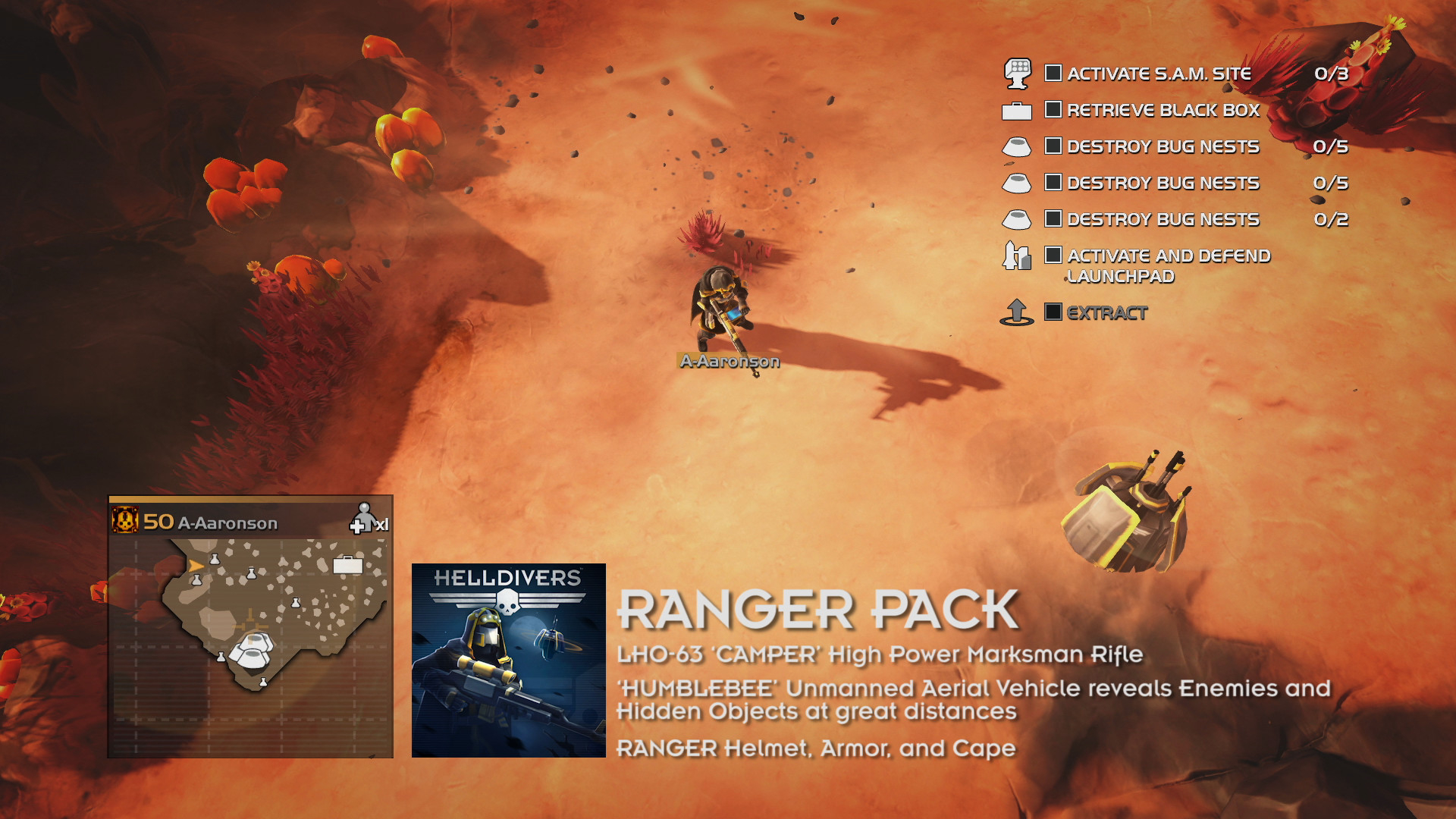1456x819 pixels.
Task: Expand the DESTROY BUG NESTS 0/2 entry
Action: pyautogui.click(x=1164, y=220)
